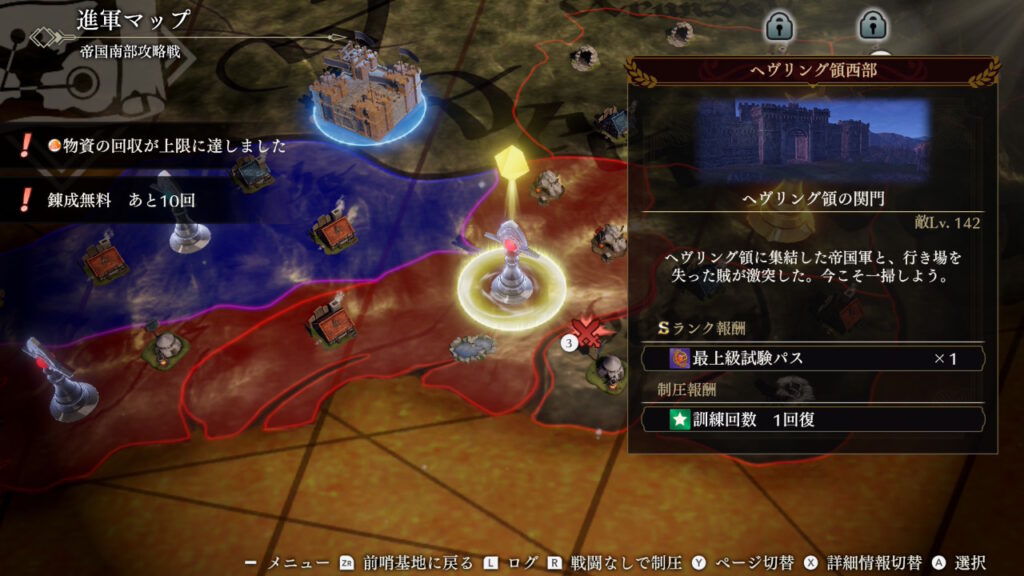1024x576 pixels.
Task: Open the Hevring gate location thumbnail
Action: [x=813, y=140]
